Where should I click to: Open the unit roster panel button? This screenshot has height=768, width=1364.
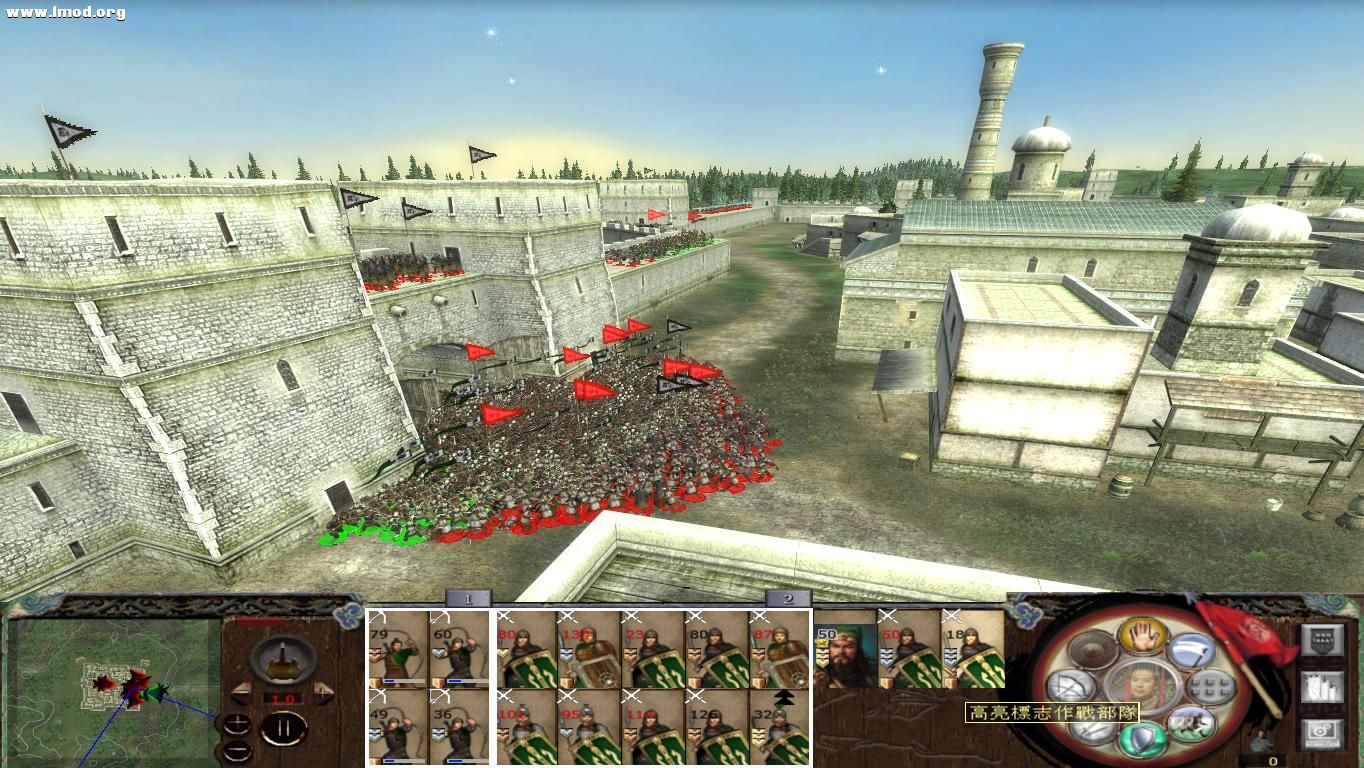1322,687
